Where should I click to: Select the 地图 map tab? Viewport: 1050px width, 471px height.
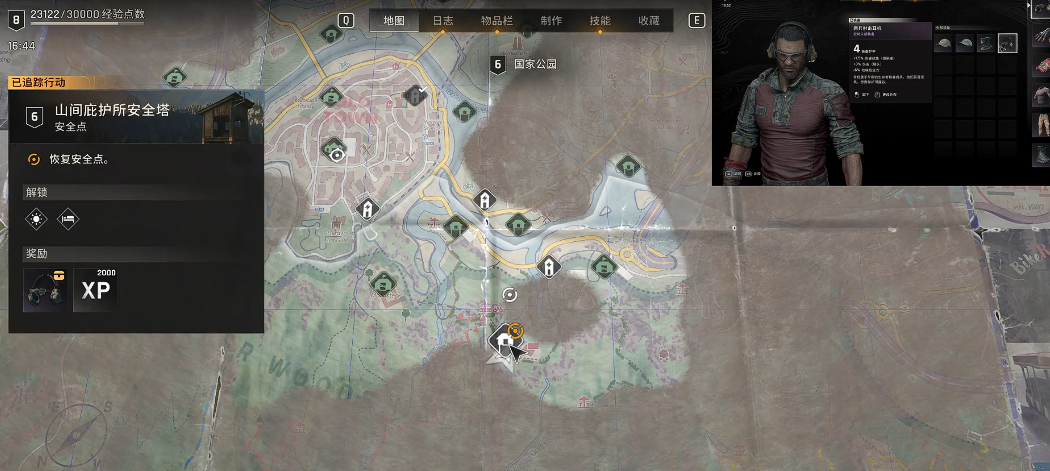(x=394, y=21)
